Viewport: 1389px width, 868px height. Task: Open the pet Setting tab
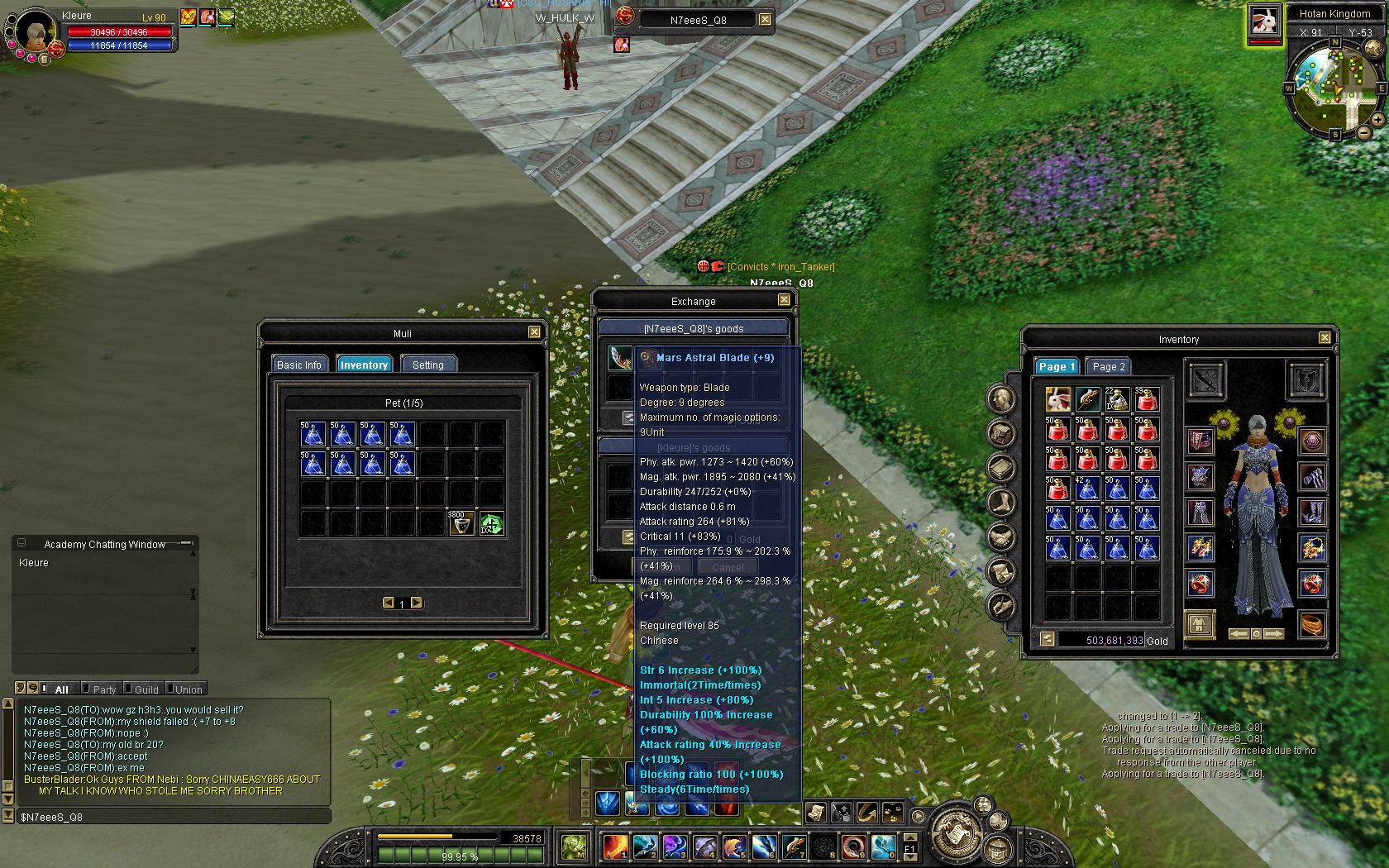(x=427, y=365)
